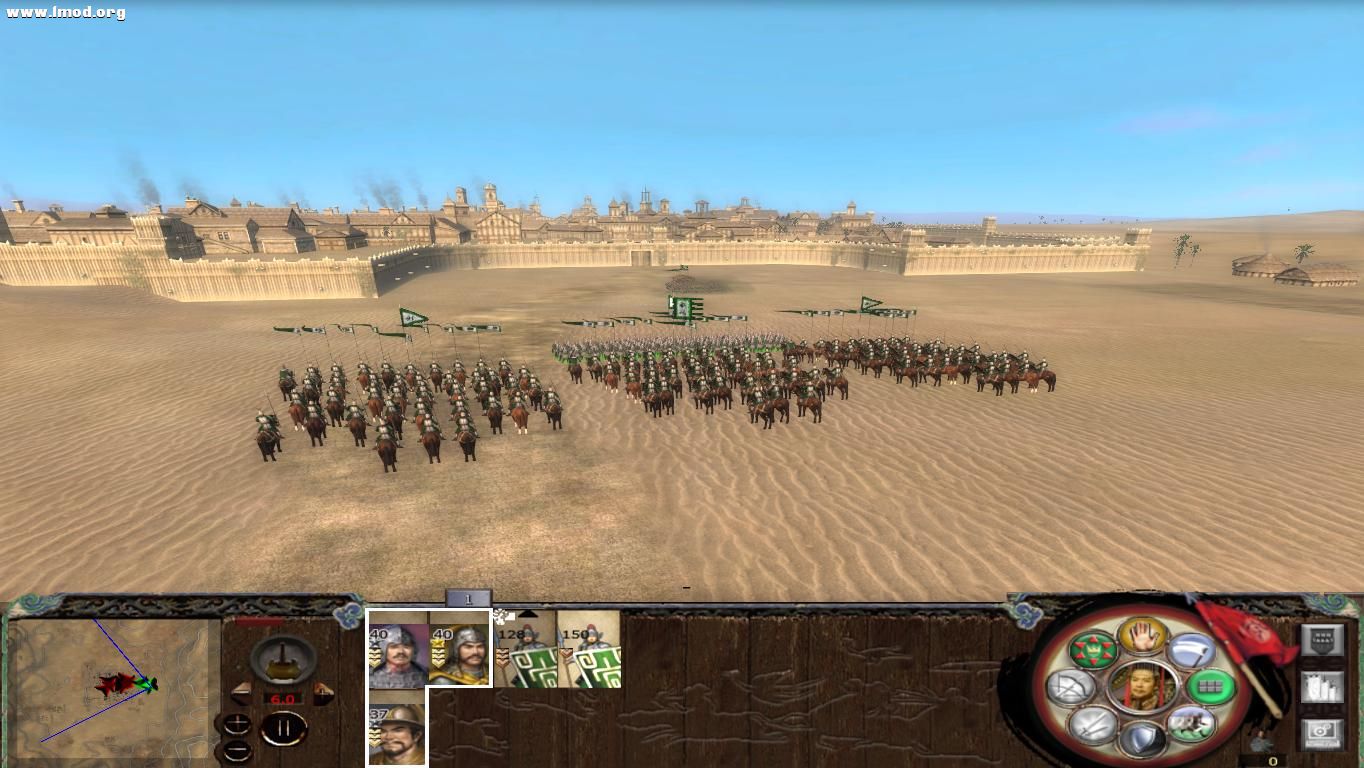Image resolution: width=1364 pixels, height=768 pixels.
Task: Toggle fire-at-will with the bow icon
Action: [1071, 685]
